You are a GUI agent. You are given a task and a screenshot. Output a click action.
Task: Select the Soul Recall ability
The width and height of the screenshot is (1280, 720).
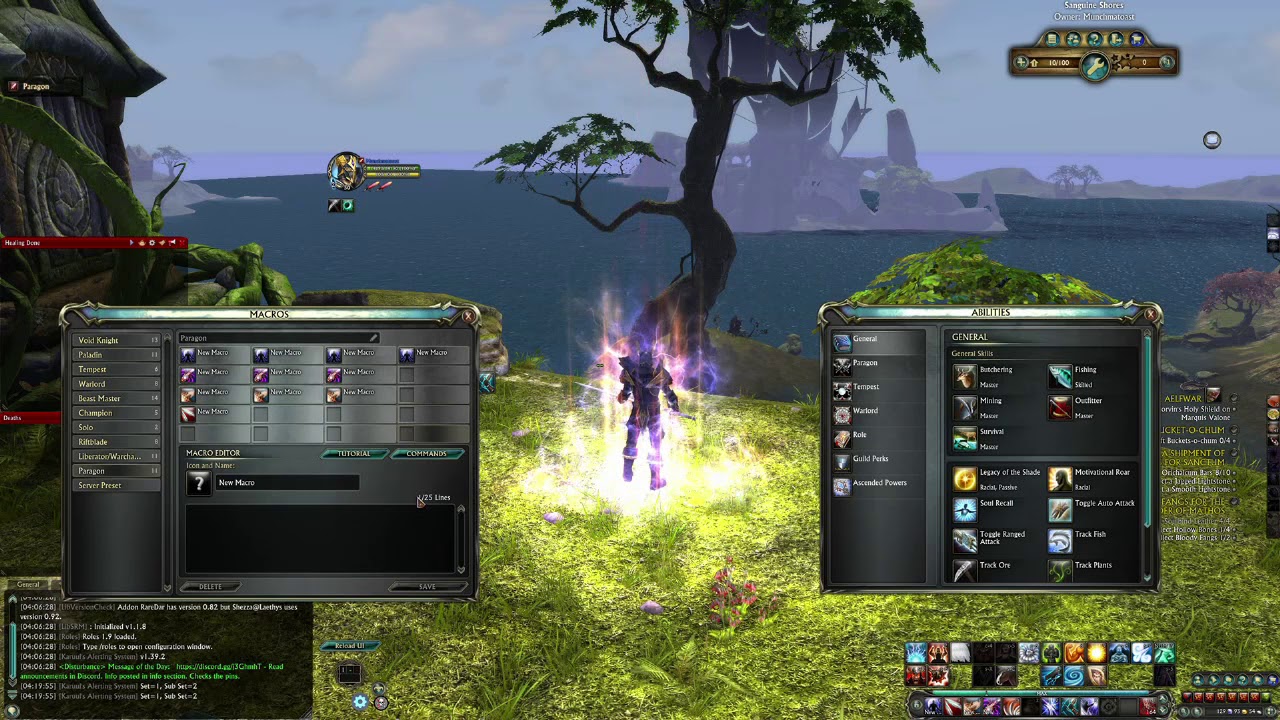pos(965,510)
